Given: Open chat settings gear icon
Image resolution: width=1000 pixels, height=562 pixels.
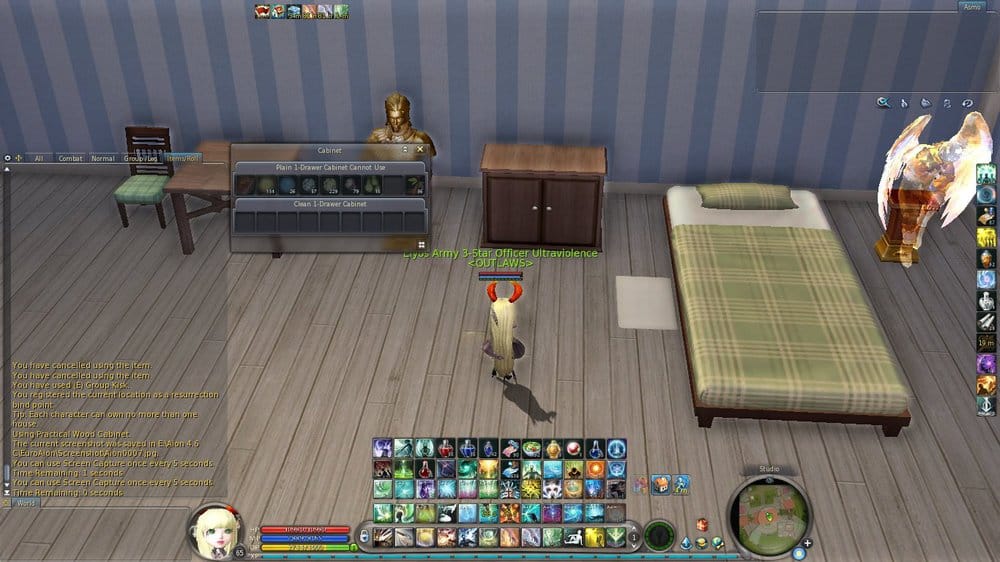Looking at the screenshot, I should point(8,158).
